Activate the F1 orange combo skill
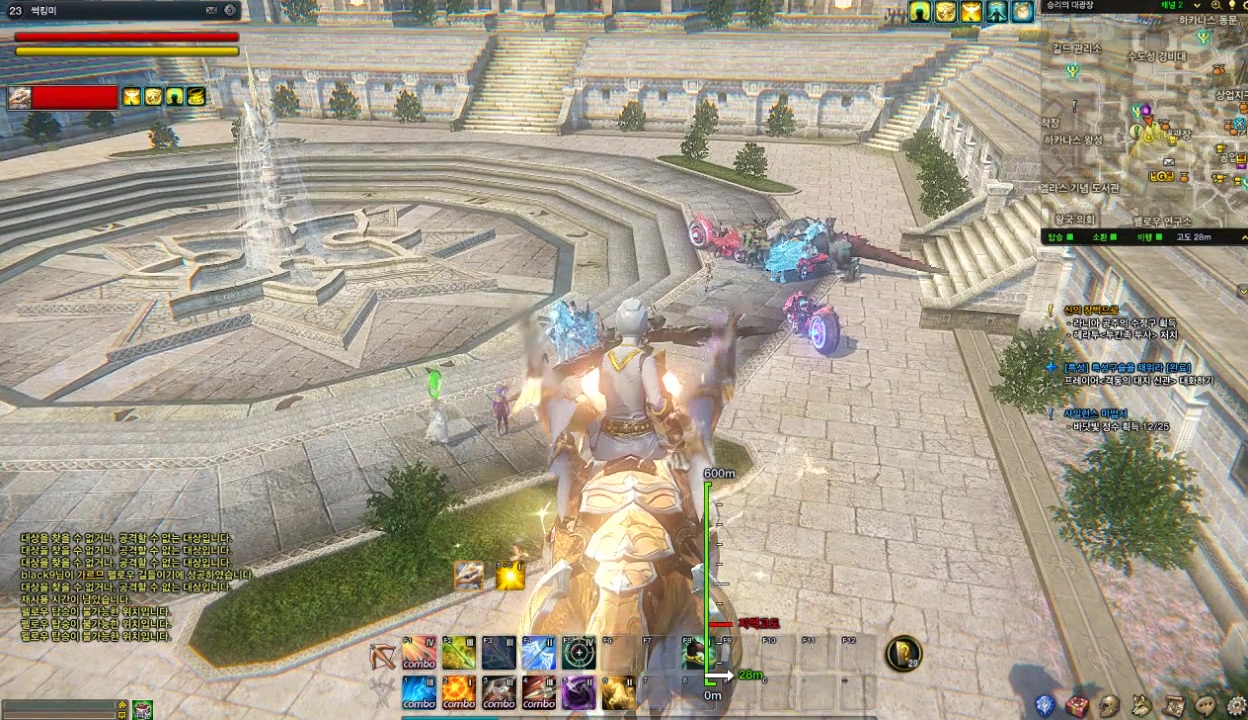 click(419, 653)
